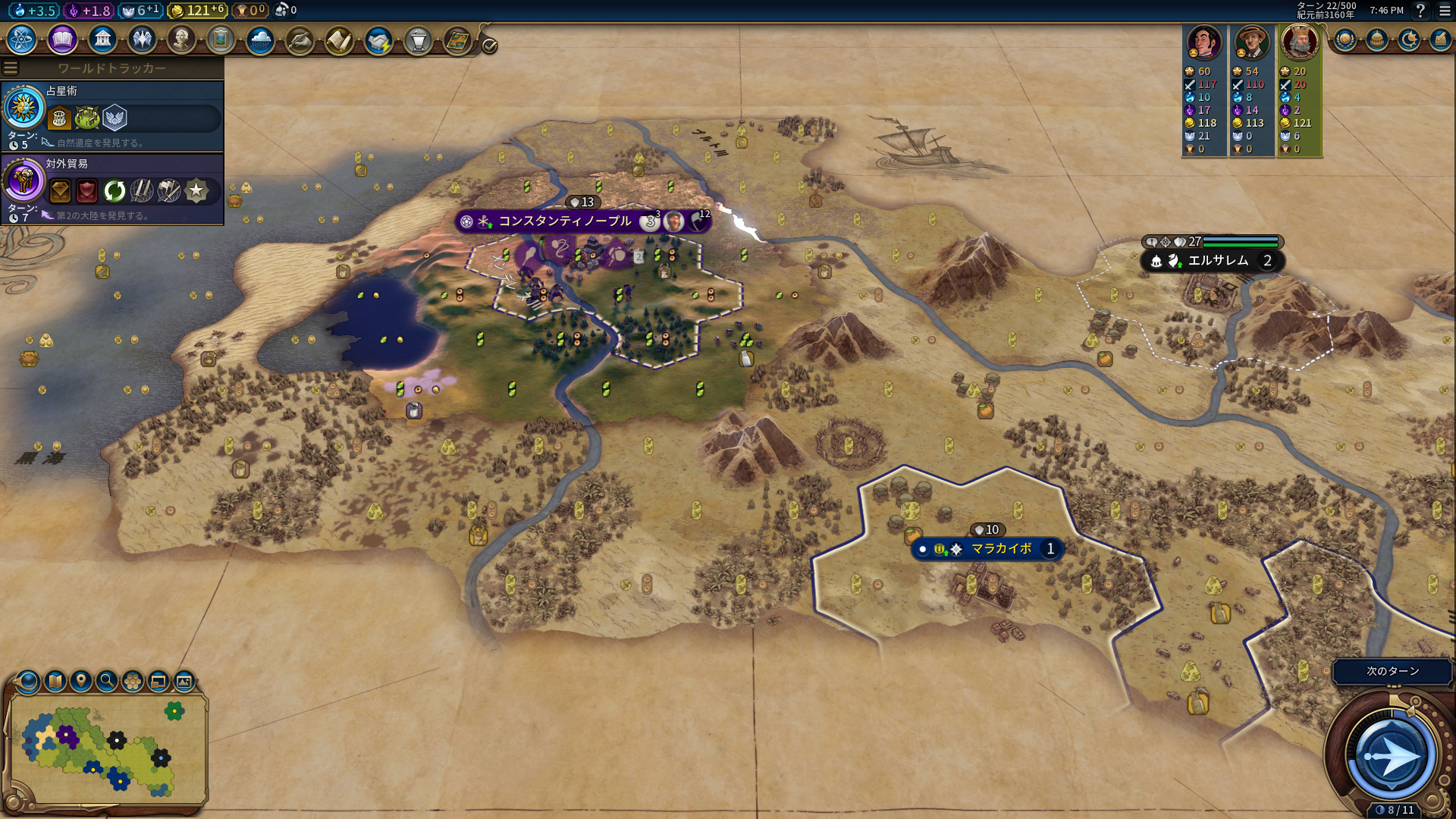Click the 次のターン next turn arrow button
1456x819 pixels.
pyautogui.click(x=1390, y=755)
